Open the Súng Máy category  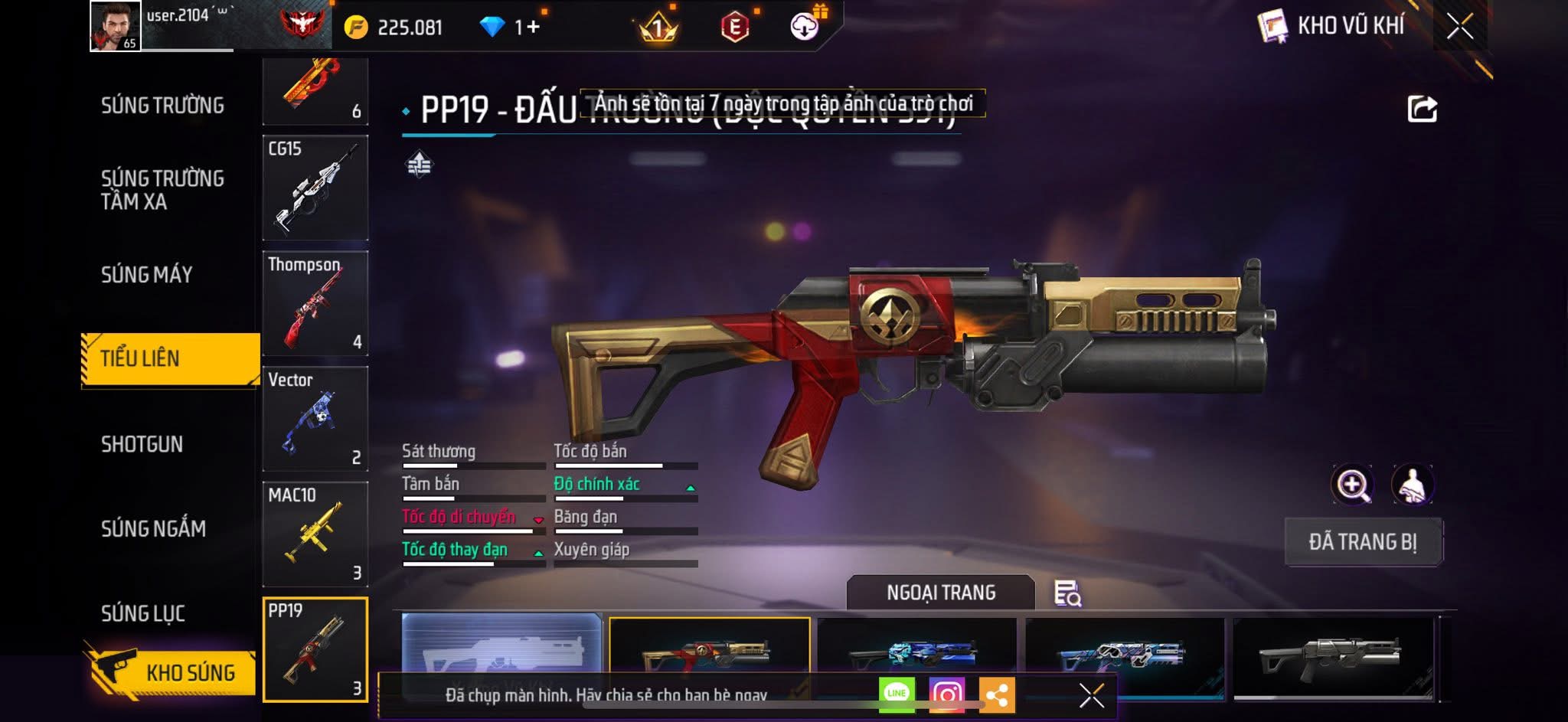147,274
